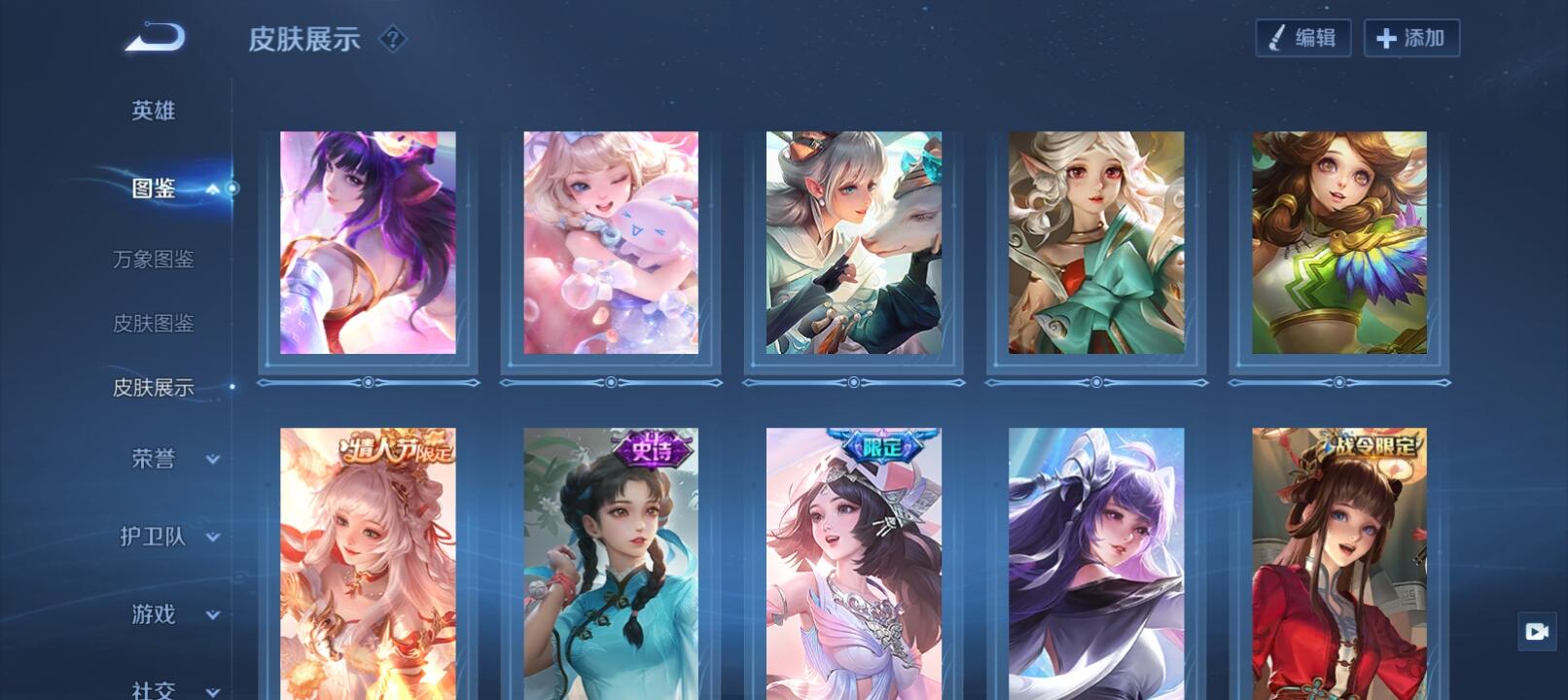The width and height of the screenshot is (1568, 700).
Task: Open the help question mark icon
Action: [x=392, y=39]
